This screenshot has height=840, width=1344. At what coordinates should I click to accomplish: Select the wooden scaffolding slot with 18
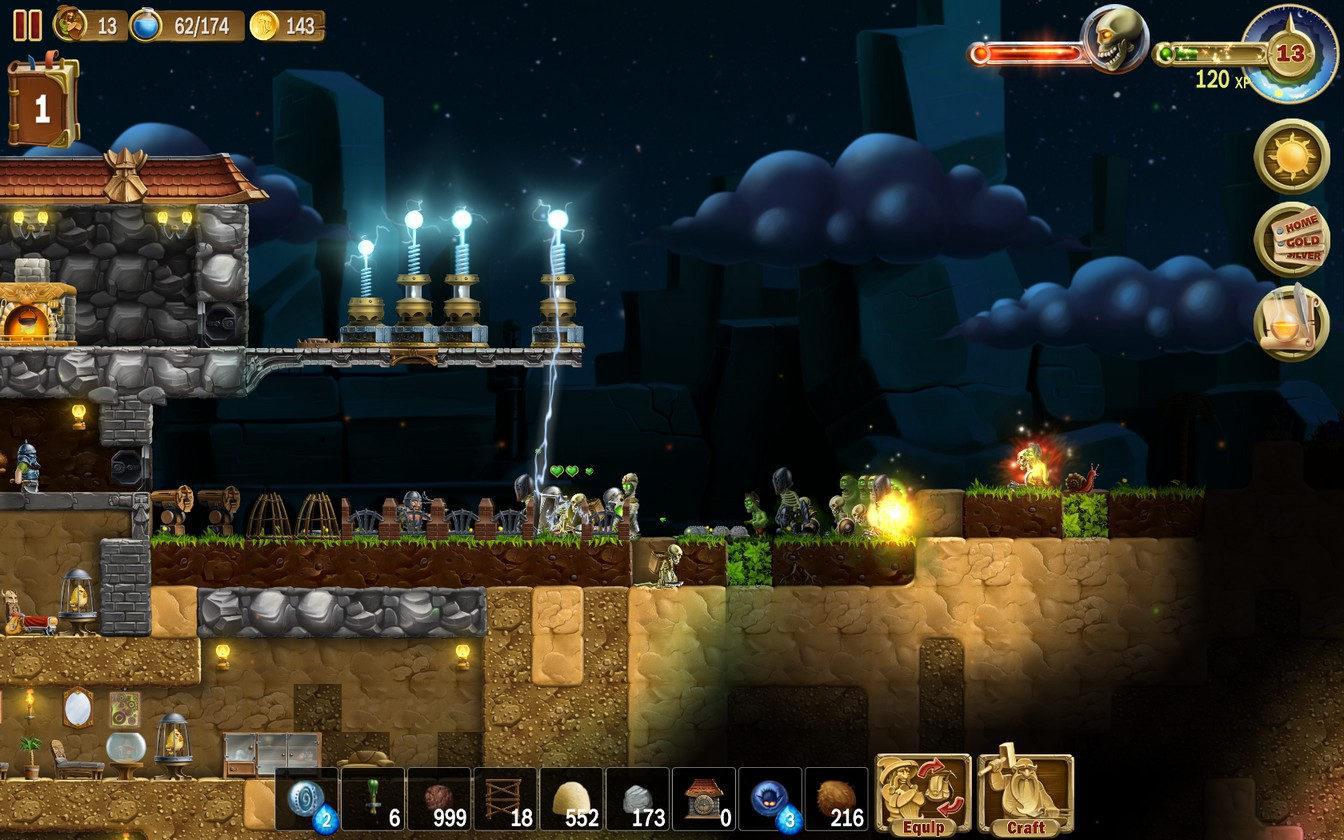tap(505, 799)
